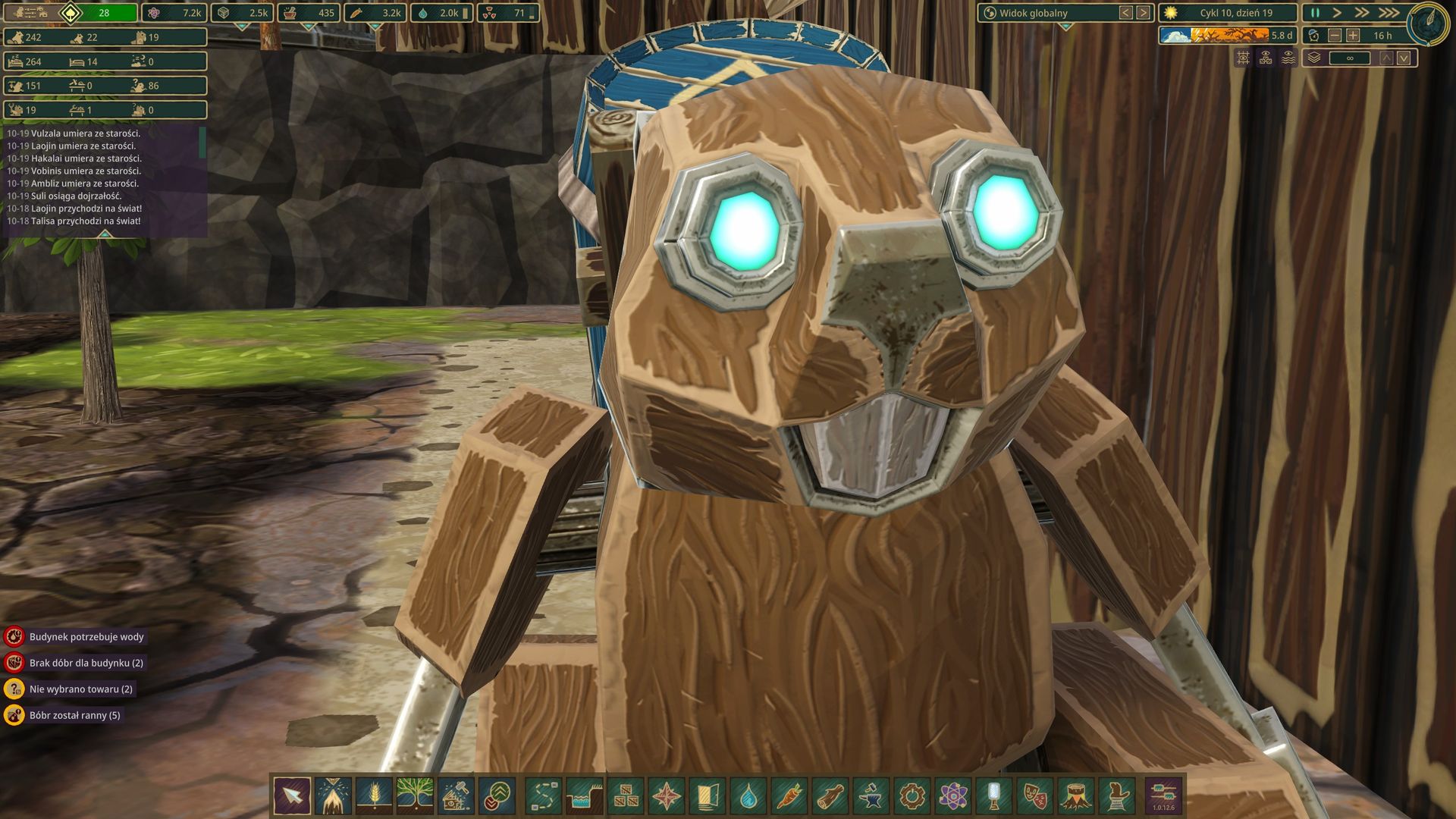Open the gear power building category
The image size is (1456, 819).
[912, 796]
